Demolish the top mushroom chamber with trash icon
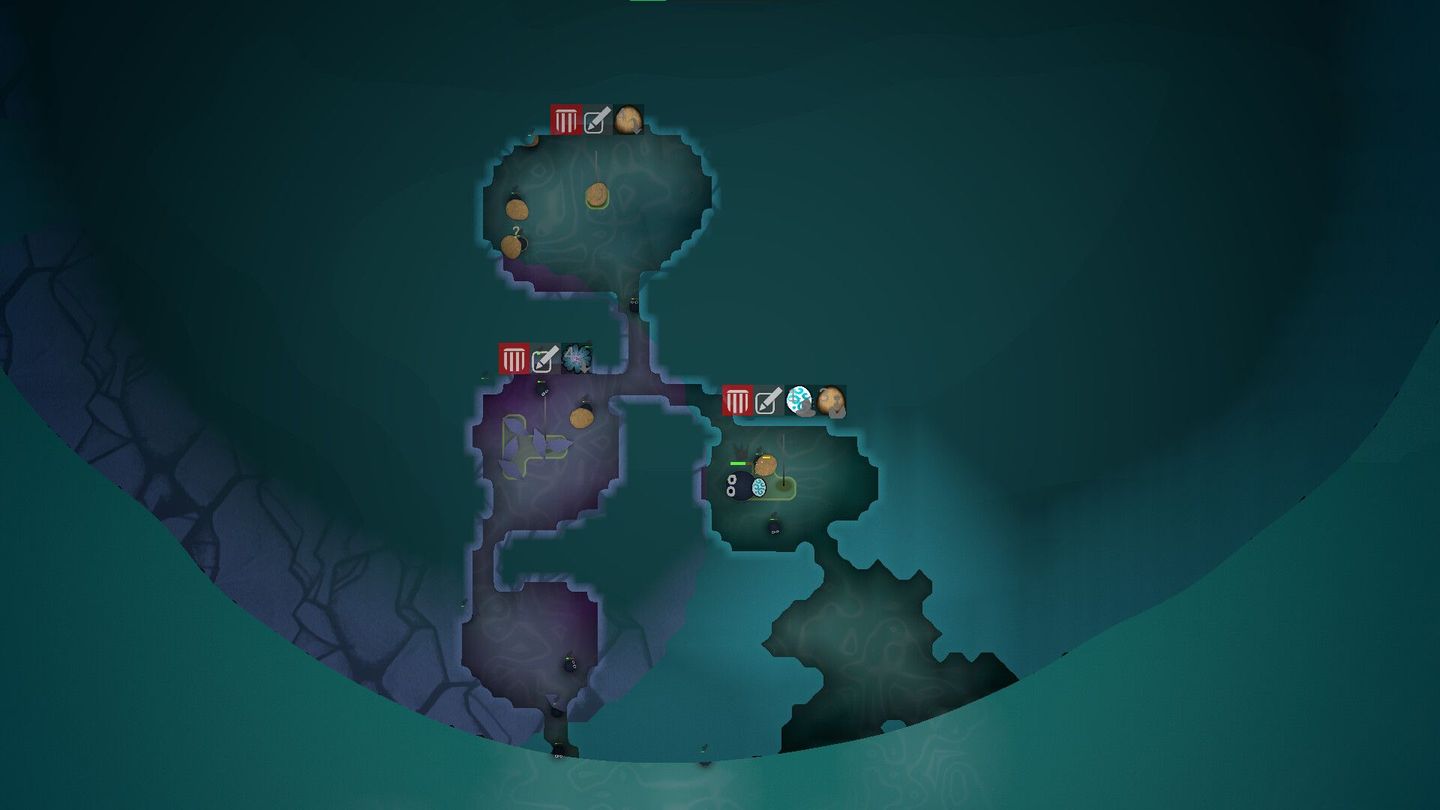Image resolution: width=1440 pixels, height=810 pixels. tap(565, 120)
